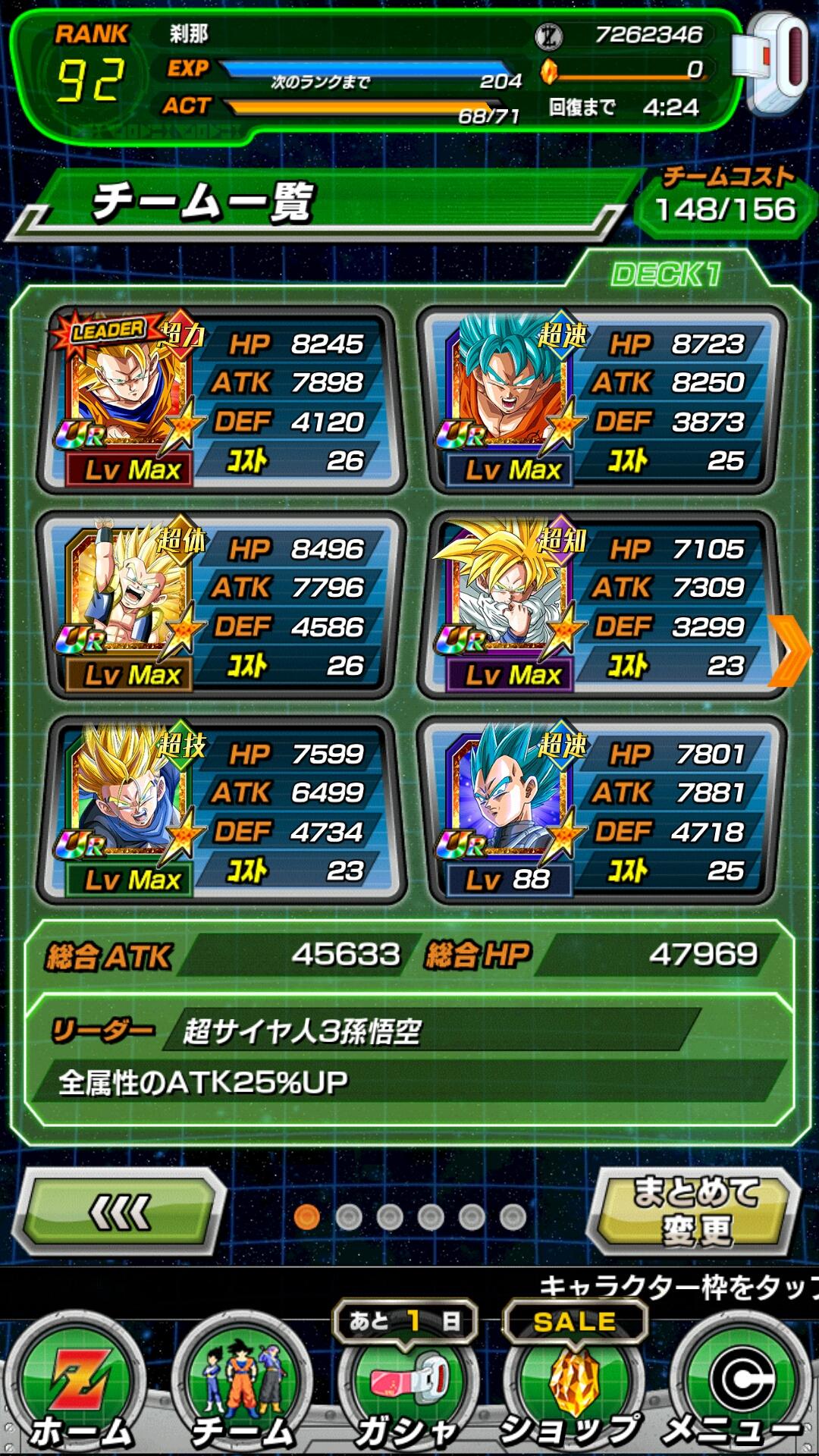Click the green back arrow button
The height and width of the screenshot is (1456, 819).
[120, 1212]
